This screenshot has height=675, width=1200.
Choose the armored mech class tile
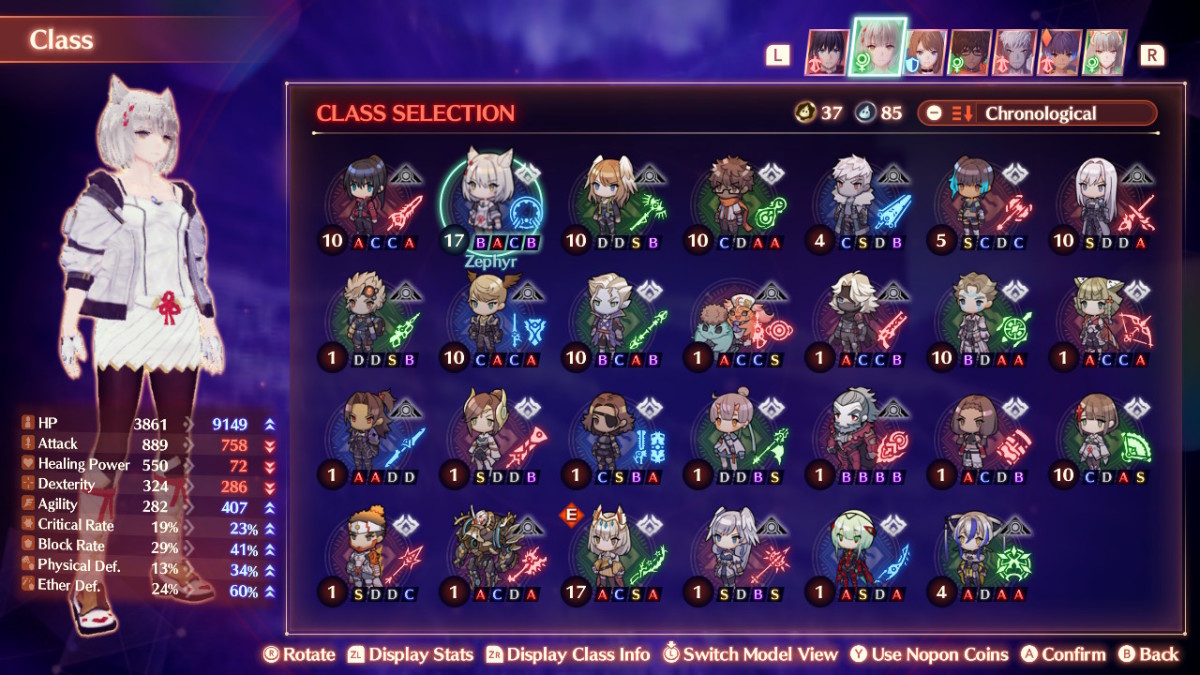point(490,556)
